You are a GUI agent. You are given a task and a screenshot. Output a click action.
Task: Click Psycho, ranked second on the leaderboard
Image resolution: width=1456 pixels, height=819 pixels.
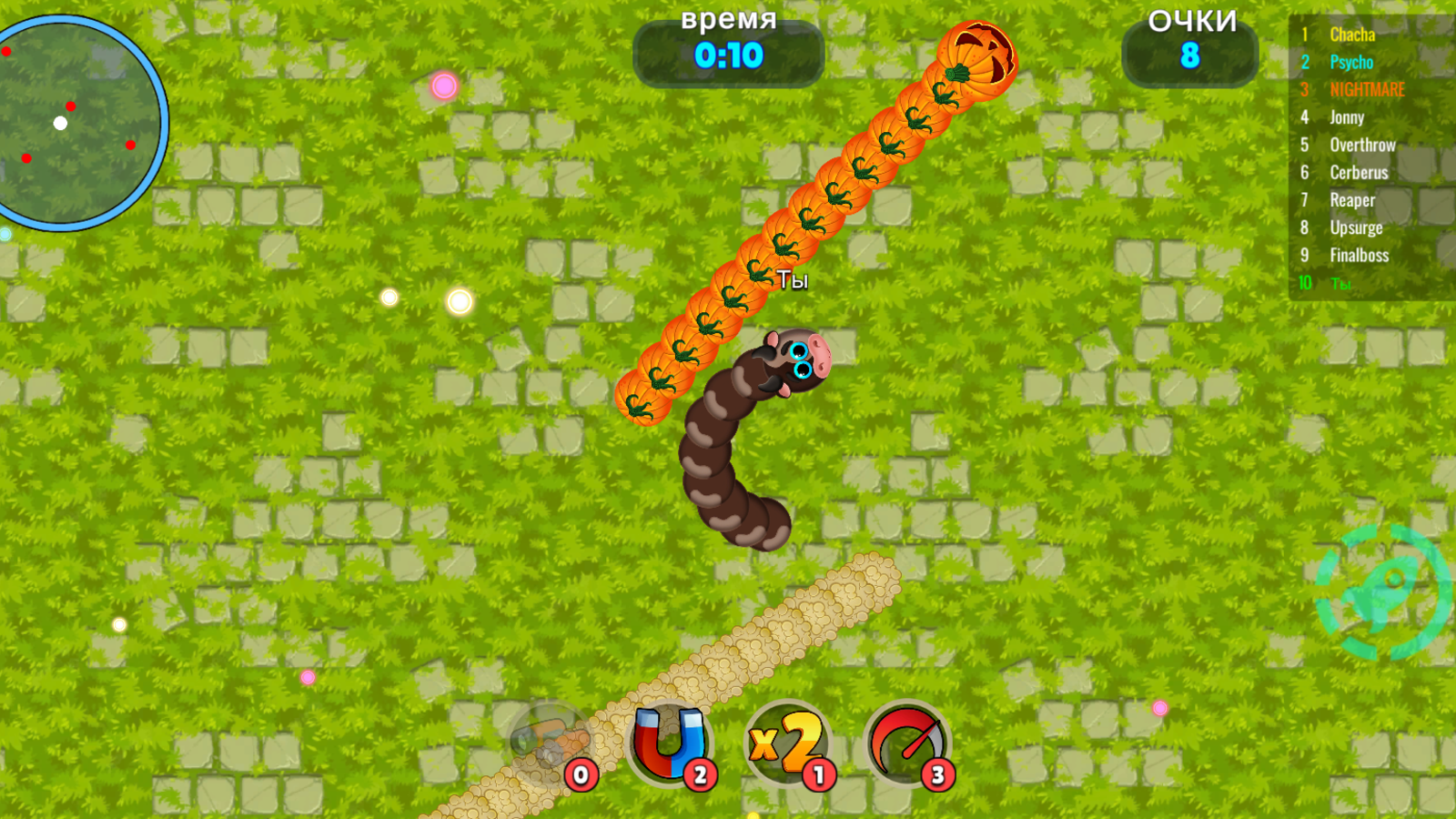pyautogui.click(x=1350, y=63)
